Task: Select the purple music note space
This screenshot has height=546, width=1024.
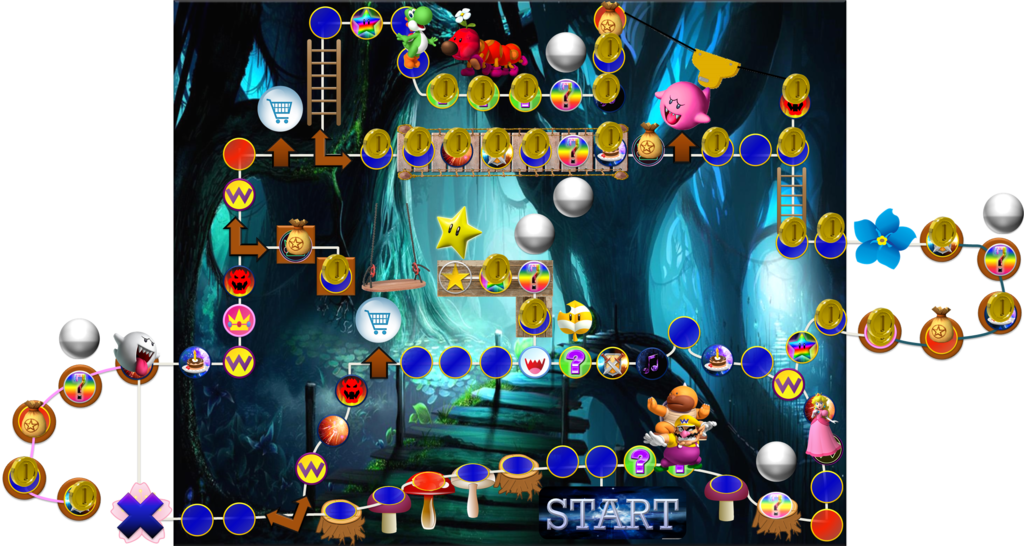Action: click(652, 361)
